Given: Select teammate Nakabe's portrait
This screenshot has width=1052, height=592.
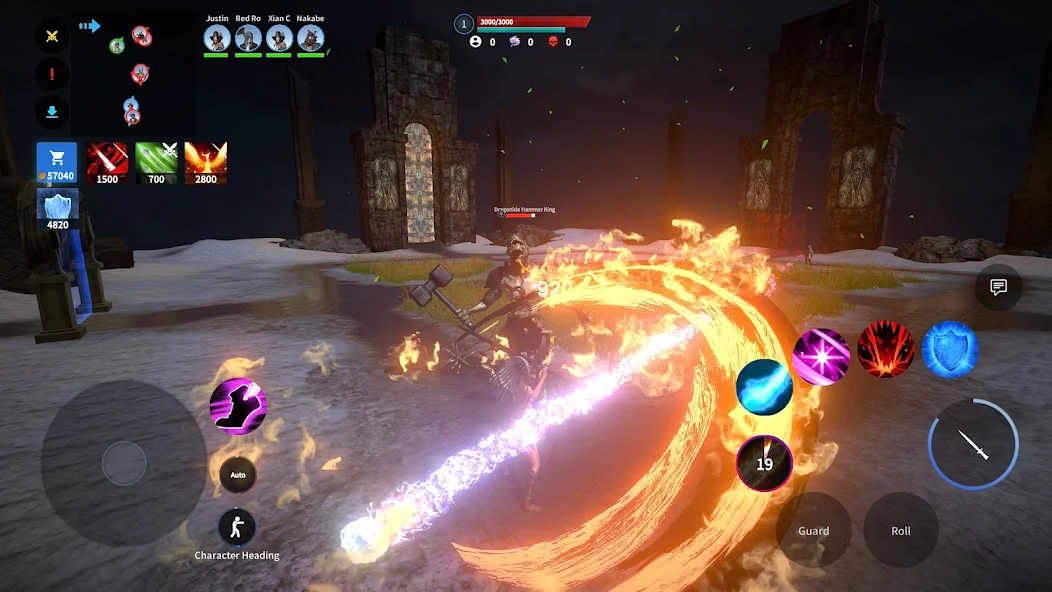Looking at the screenshot, I should (x=310, y=38).
